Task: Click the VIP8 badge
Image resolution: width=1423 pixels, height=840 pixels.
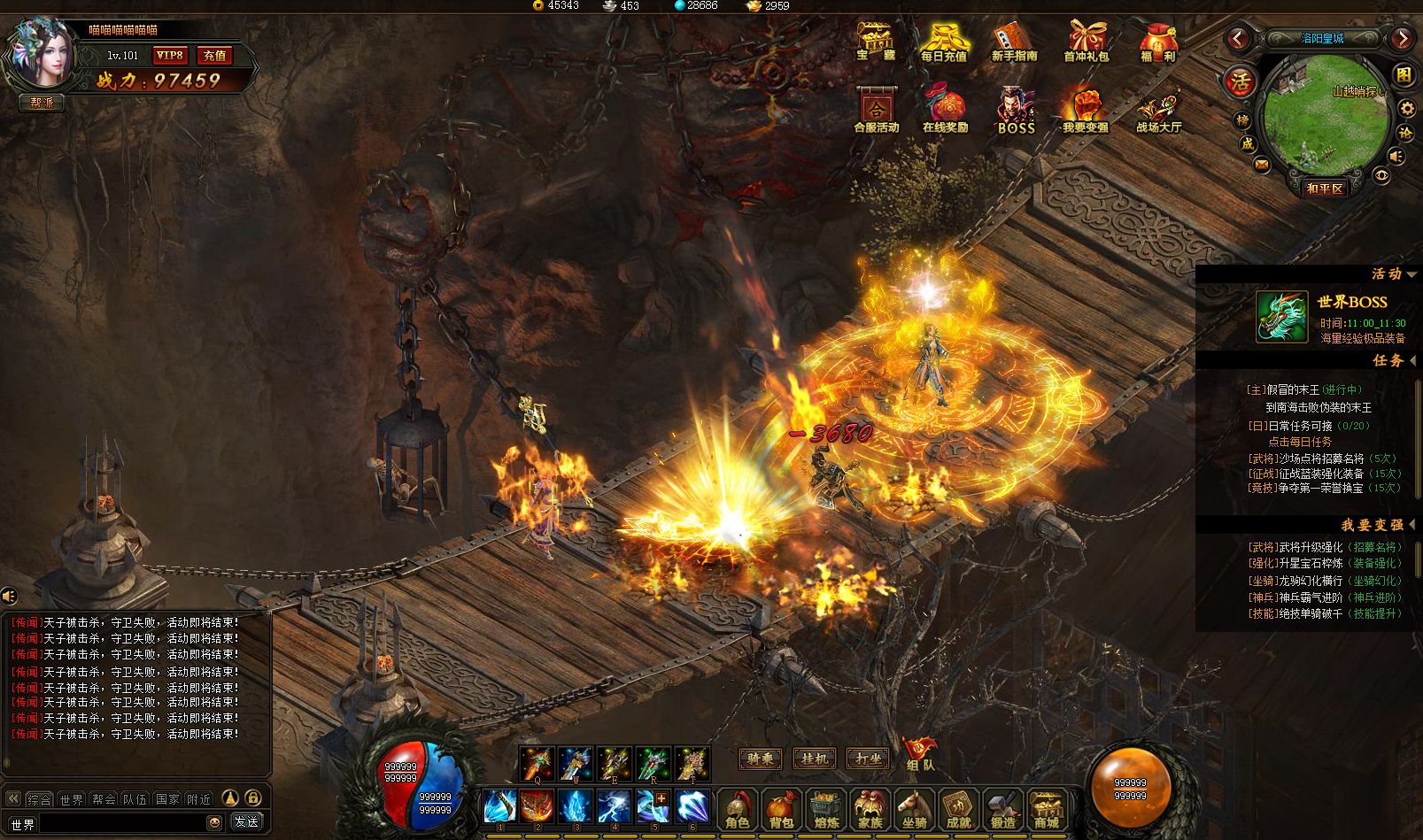Action: click(169, 56)
